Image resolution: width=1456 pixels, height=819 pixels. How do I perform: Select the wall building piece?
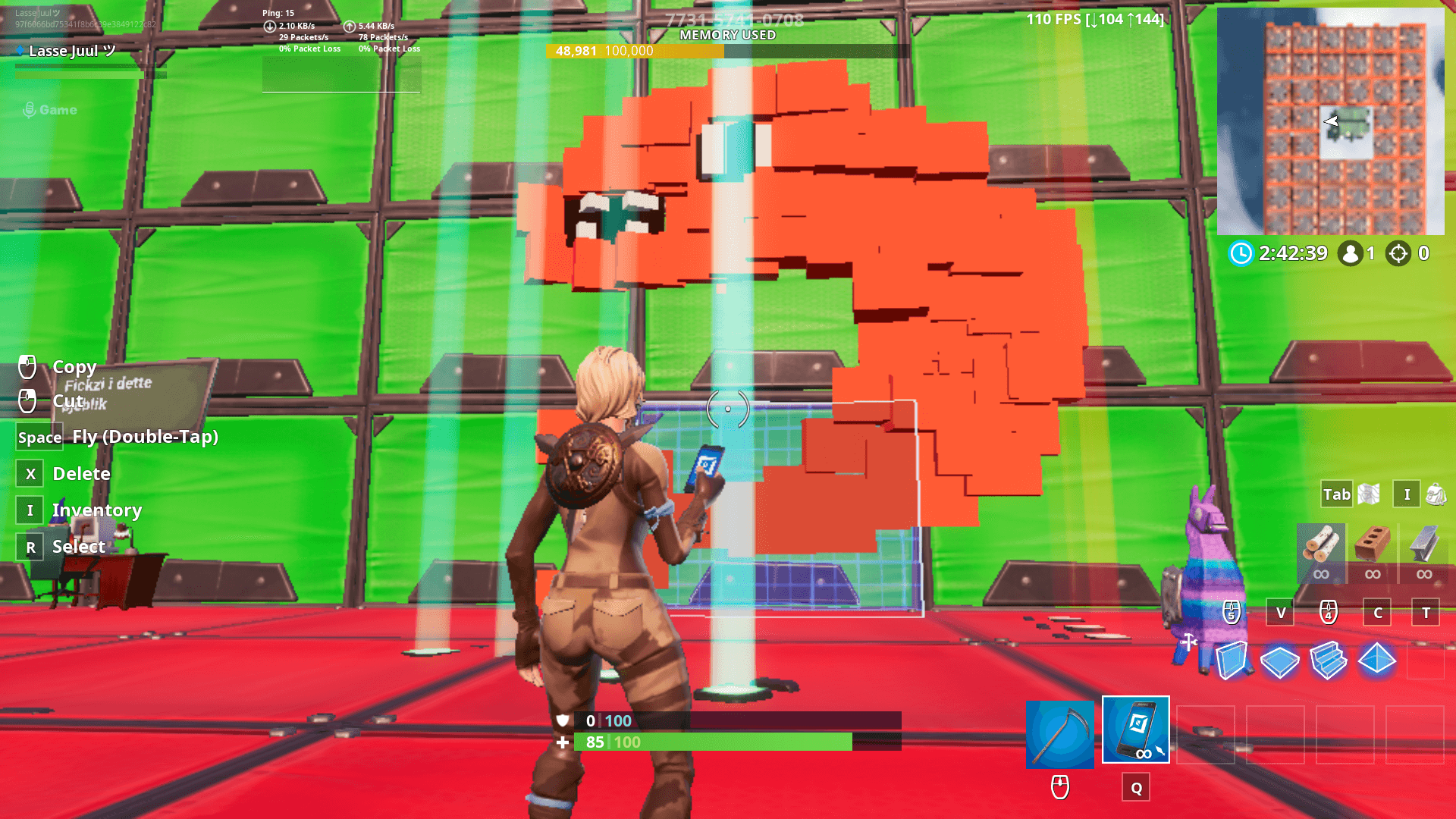[x=1232, y=661]
